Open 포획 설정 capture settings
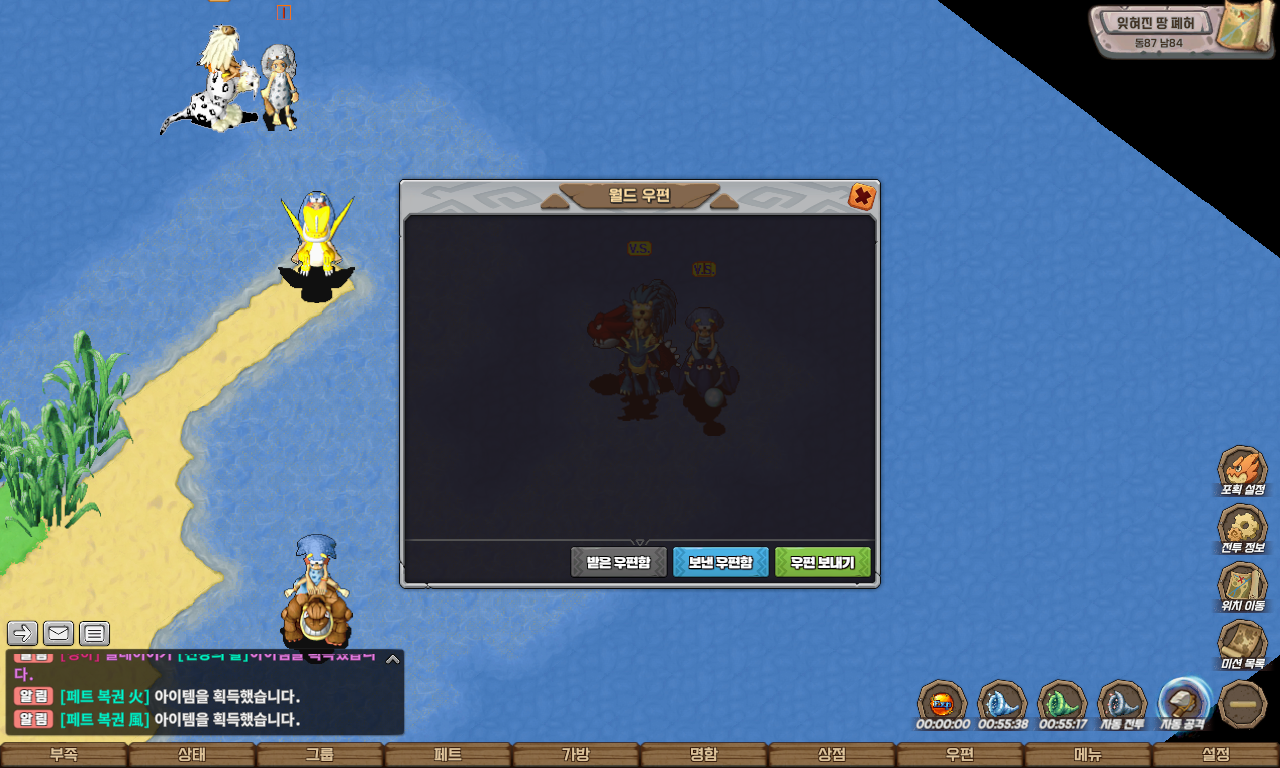Image resolution: width=1280 pixels, height=768 pixels. (1242, 470)
